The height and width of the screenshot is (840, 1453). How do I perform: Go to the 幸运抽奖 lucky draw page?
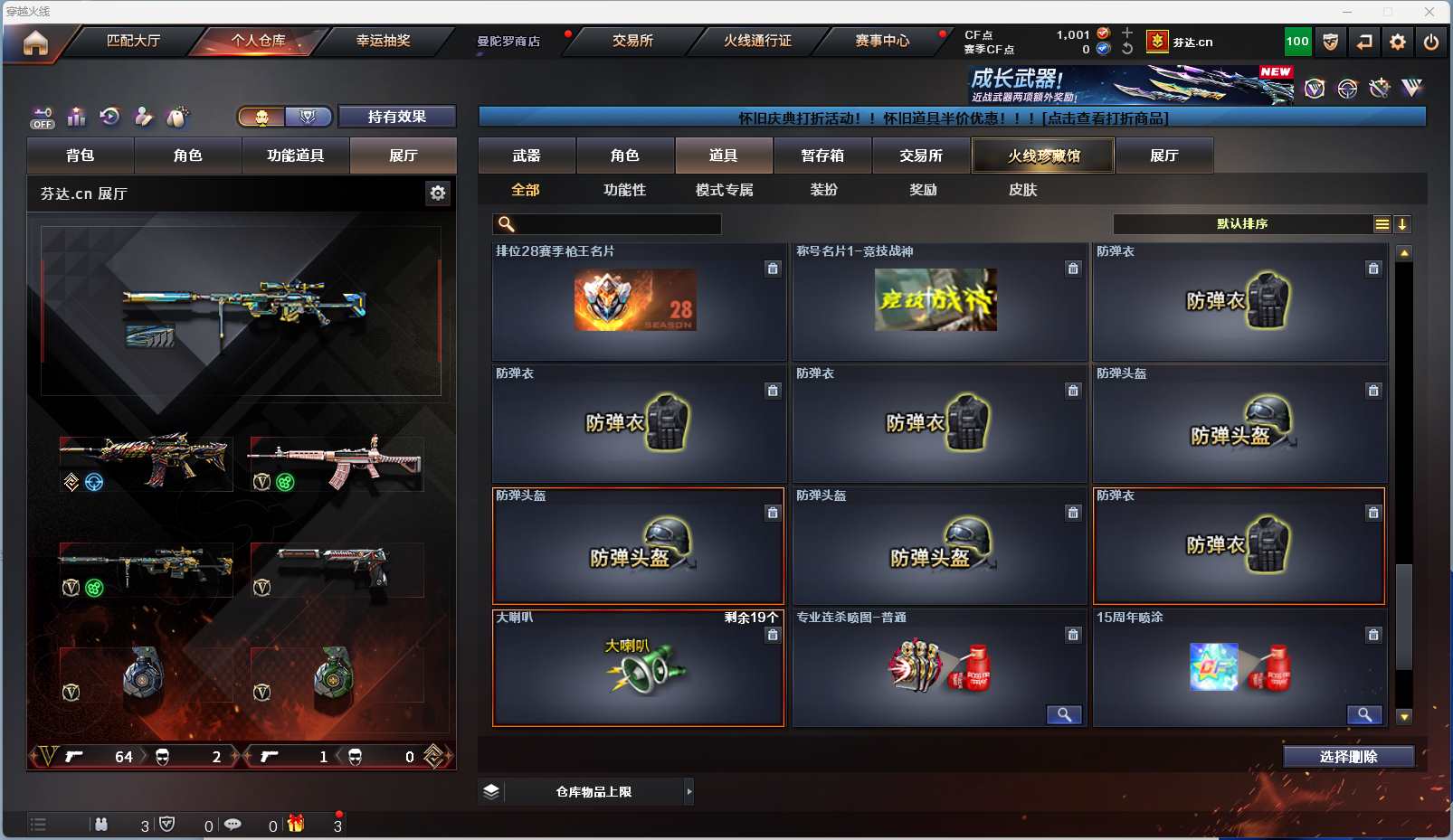click(383, 41)
